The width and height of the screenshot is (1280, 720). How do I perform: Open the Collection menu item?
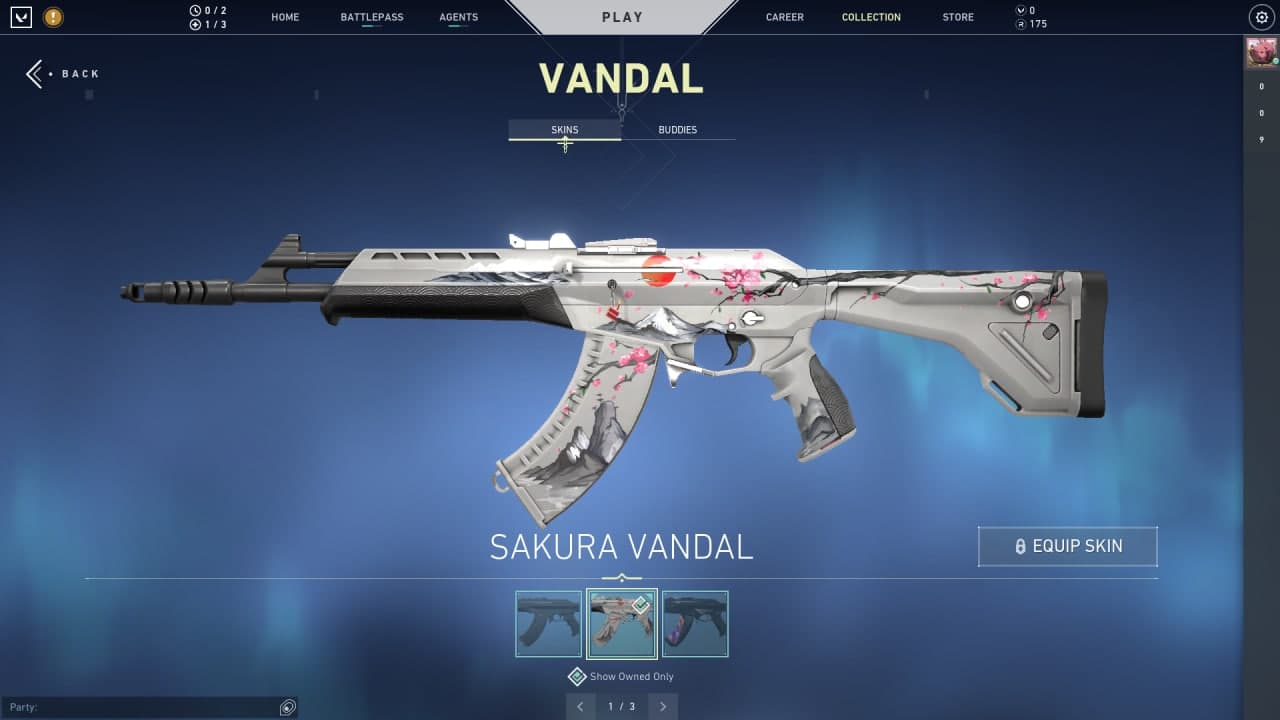pos(871,17)
